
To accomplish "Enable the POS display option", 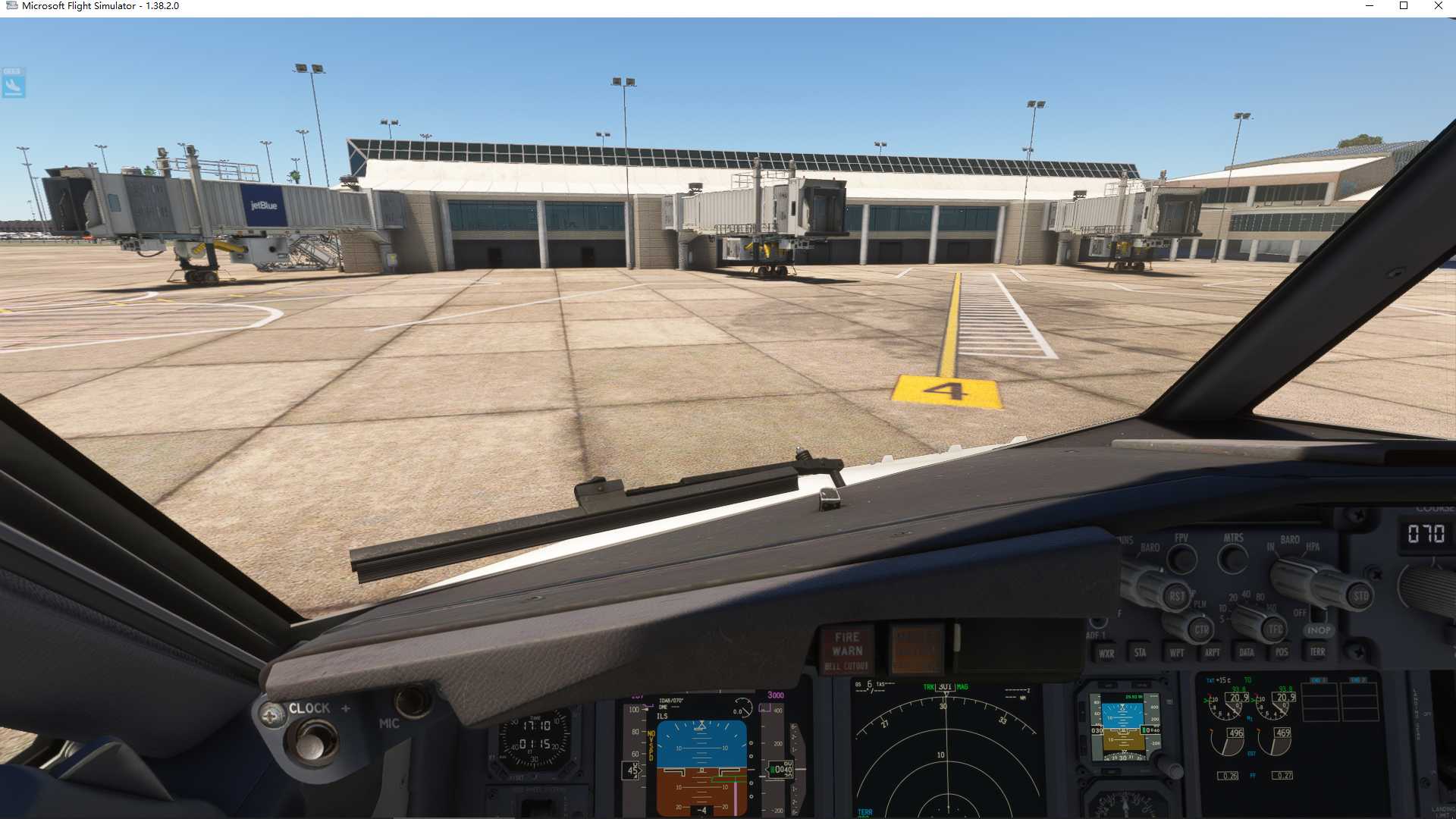I will [1282, 652].
